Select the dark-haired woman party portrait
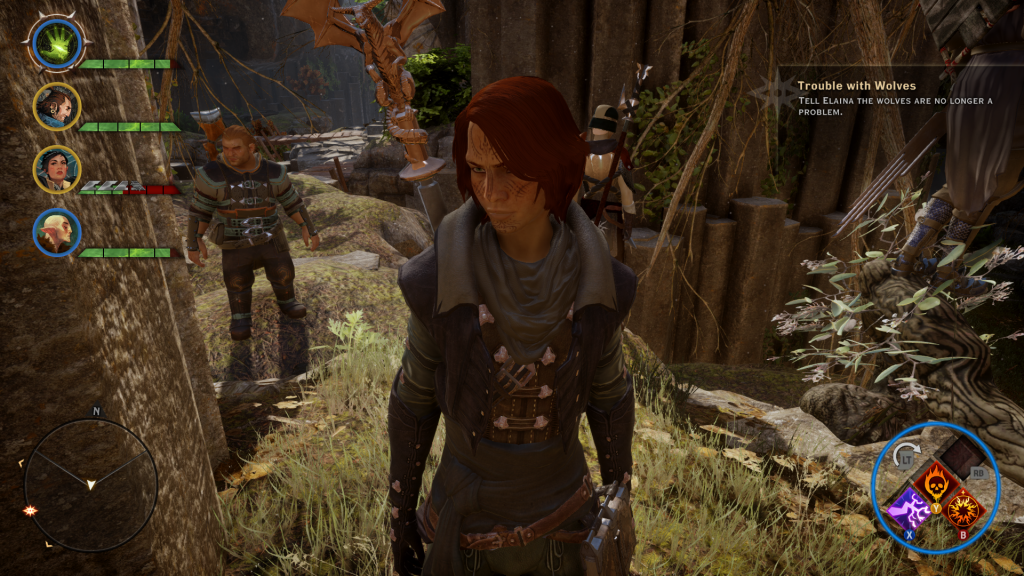 pyautogui.click(x=56, y=169)
